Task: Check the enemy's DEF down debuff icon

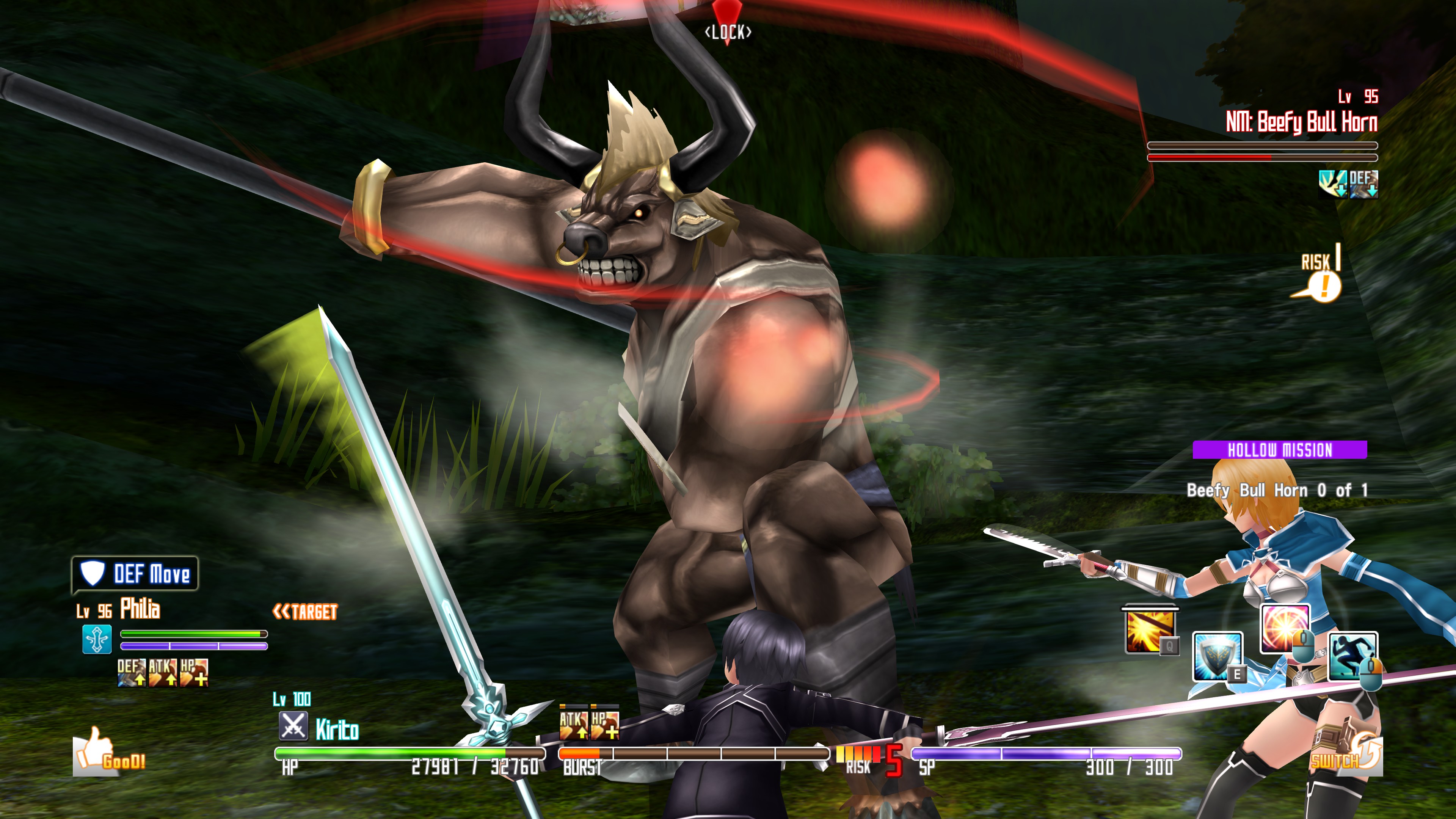Action: (1363, 184)
